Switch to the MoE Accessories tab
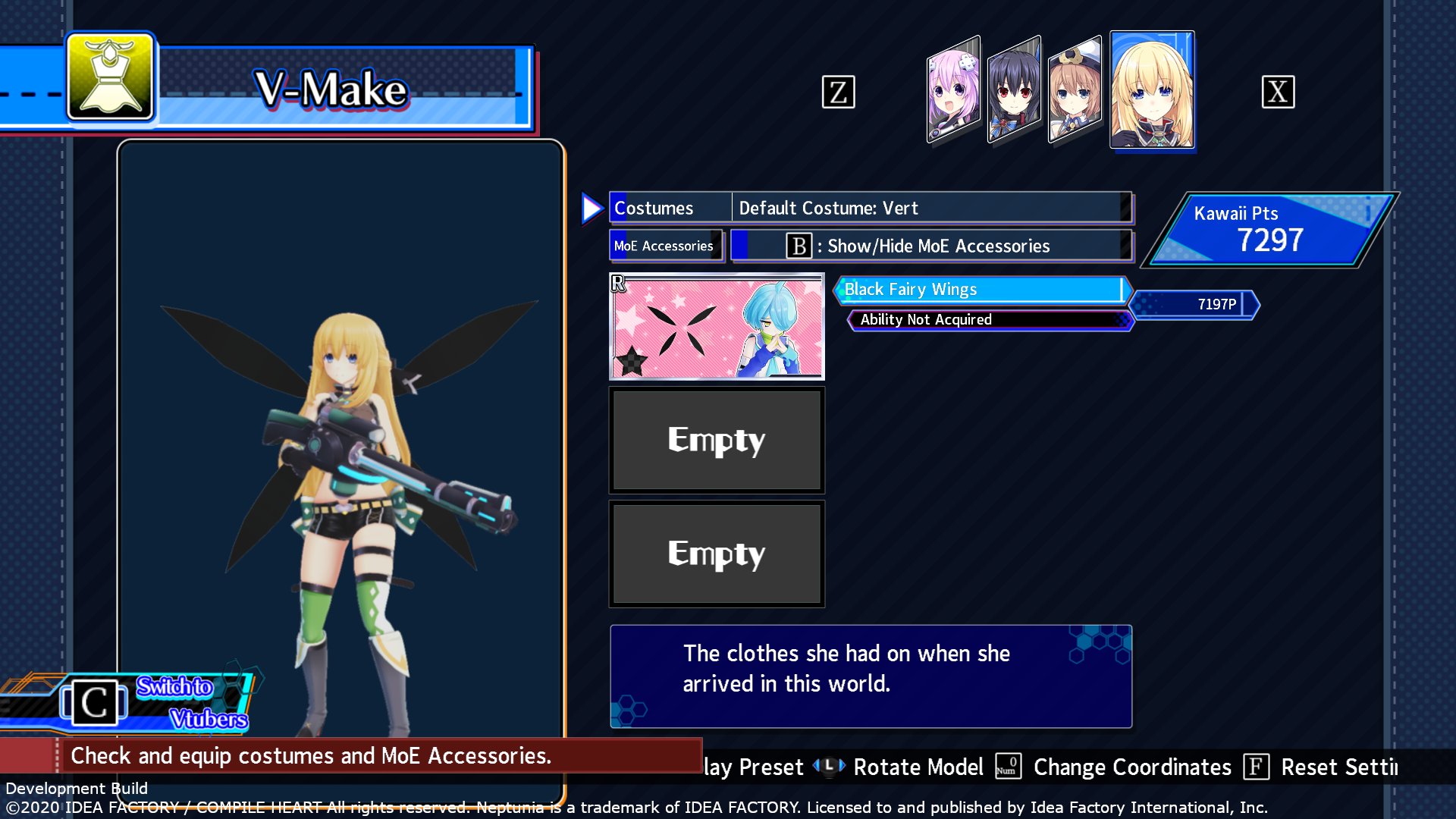This screenshot has height=819, width=1456. click(x=665, y=245)
